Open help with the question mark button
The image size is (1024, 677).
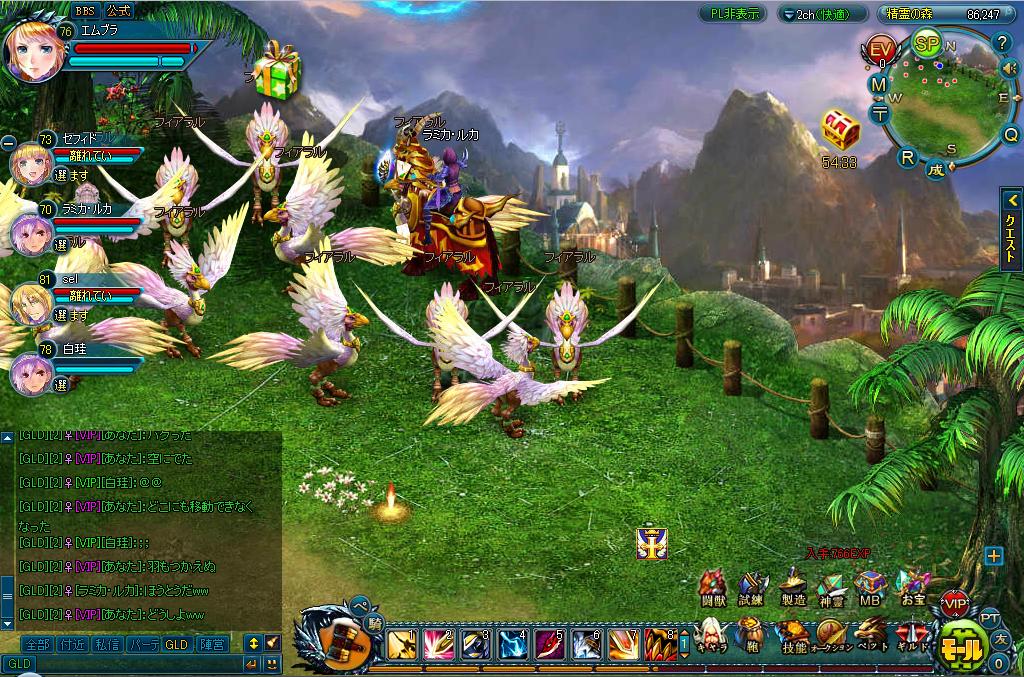pos(1003,42)
